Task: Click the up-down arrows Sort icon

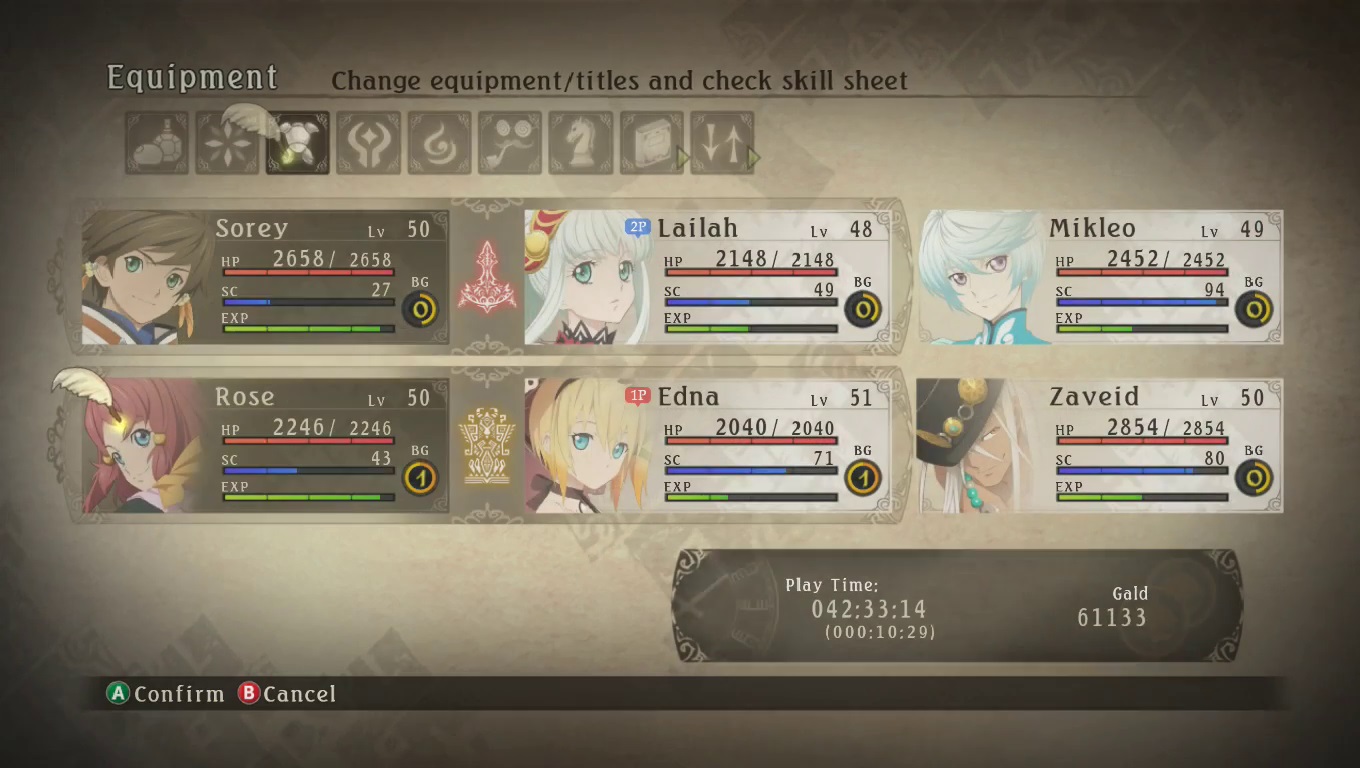Action: (722, 140)
